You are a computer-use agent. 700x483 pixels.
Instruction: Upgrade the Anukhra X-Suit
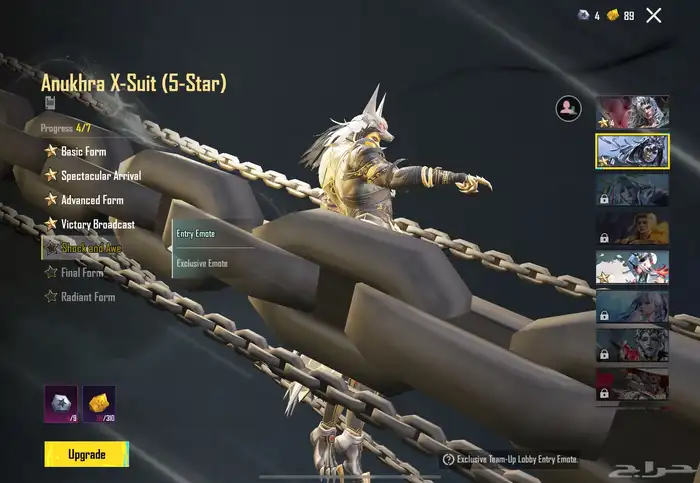tap(86, 454)
